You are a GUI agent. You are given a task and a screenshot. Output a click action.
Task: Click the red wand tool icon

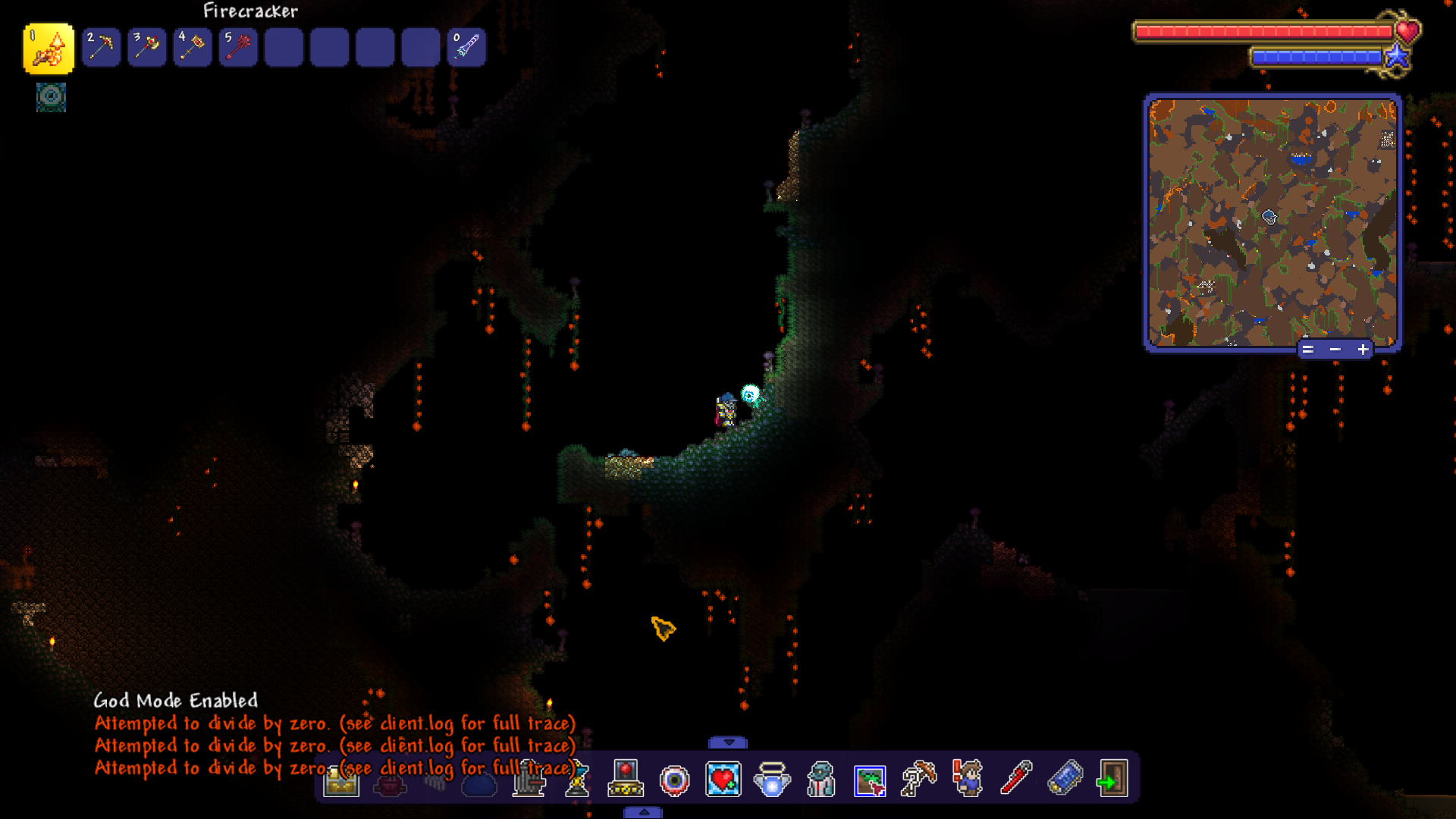click(x=1016, y=779)
